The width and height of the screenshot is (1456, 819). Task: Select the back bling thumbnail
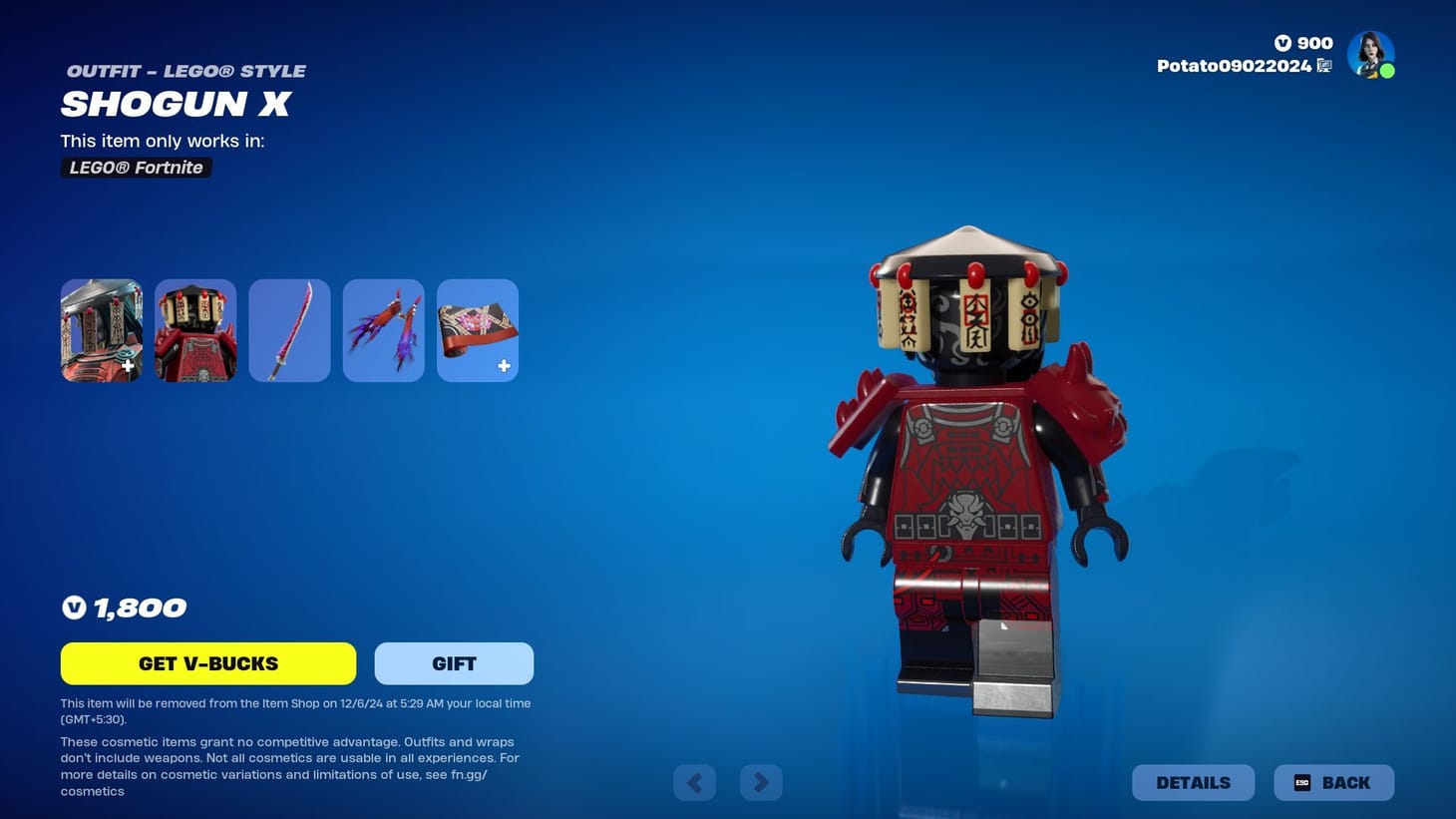(x=194, y=329)
